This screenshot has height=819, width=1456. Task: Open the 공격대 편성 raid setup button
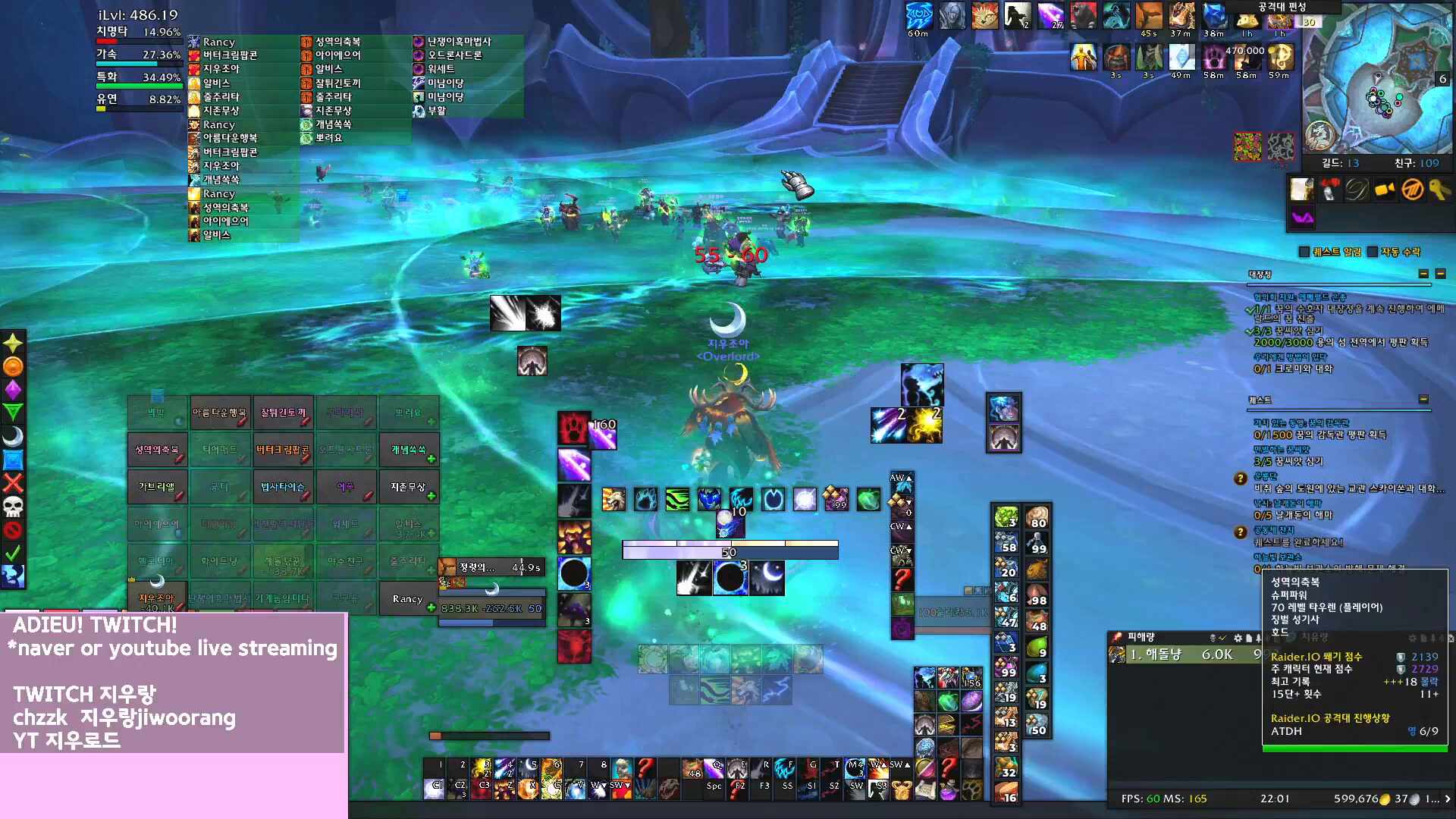(x=1282, y=7)
